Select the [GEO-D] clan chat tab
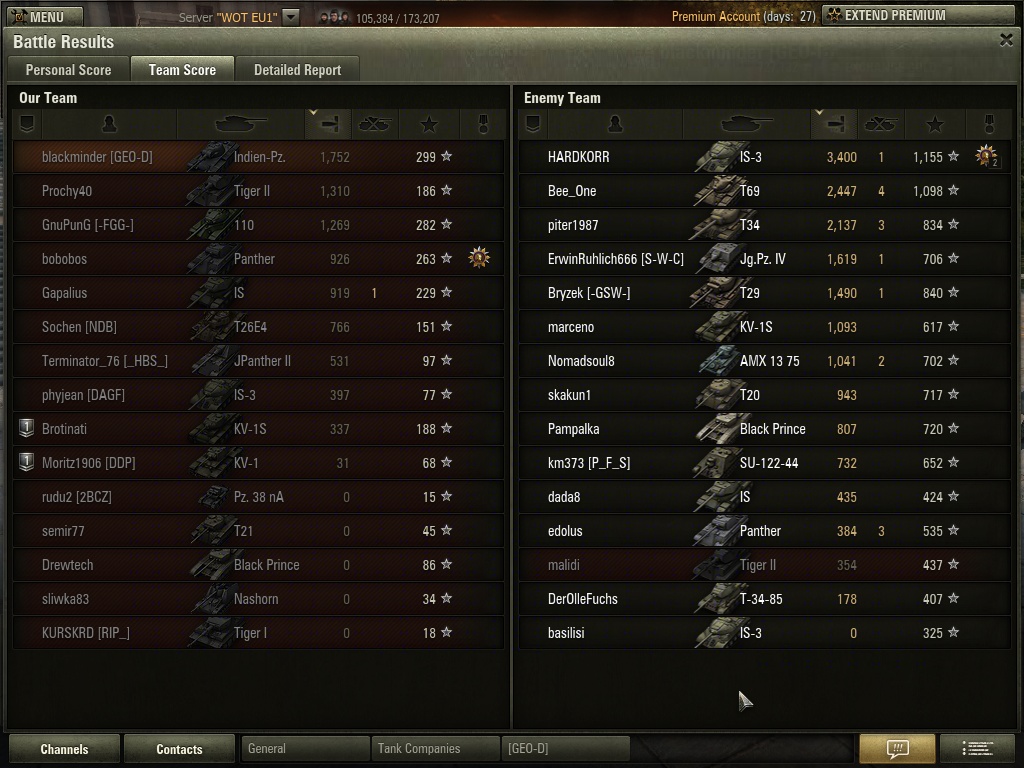Screen dimensions: 1024x768 (x=565, y=749)
